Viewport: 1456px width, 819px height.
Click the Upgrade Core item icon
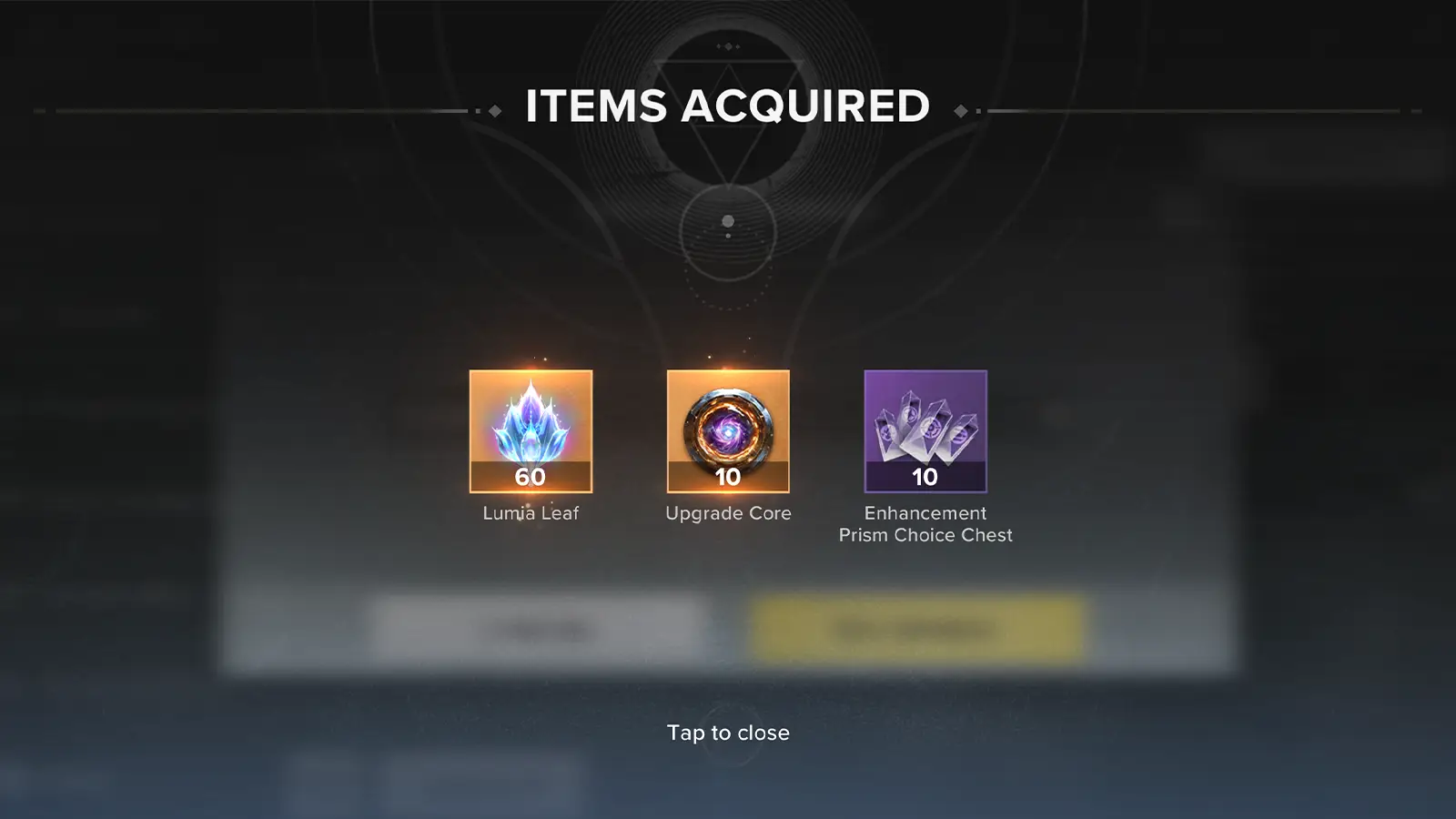pos(728,432)
